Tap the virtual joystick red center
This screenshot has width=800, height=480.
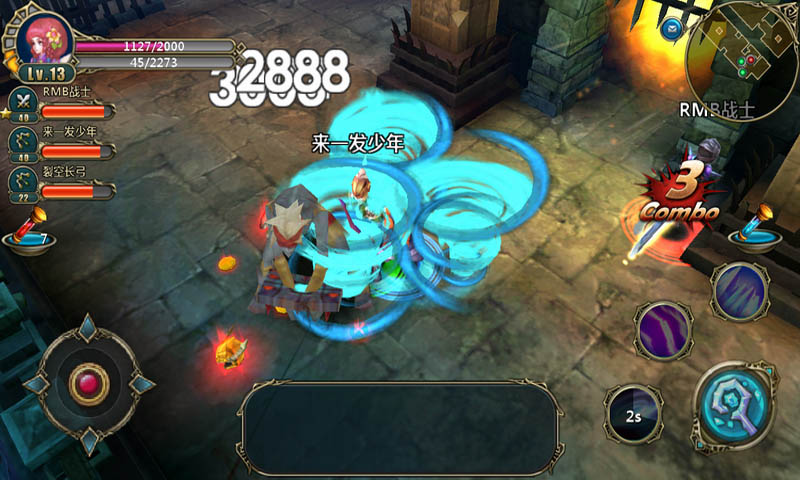(x=89, y=383)
